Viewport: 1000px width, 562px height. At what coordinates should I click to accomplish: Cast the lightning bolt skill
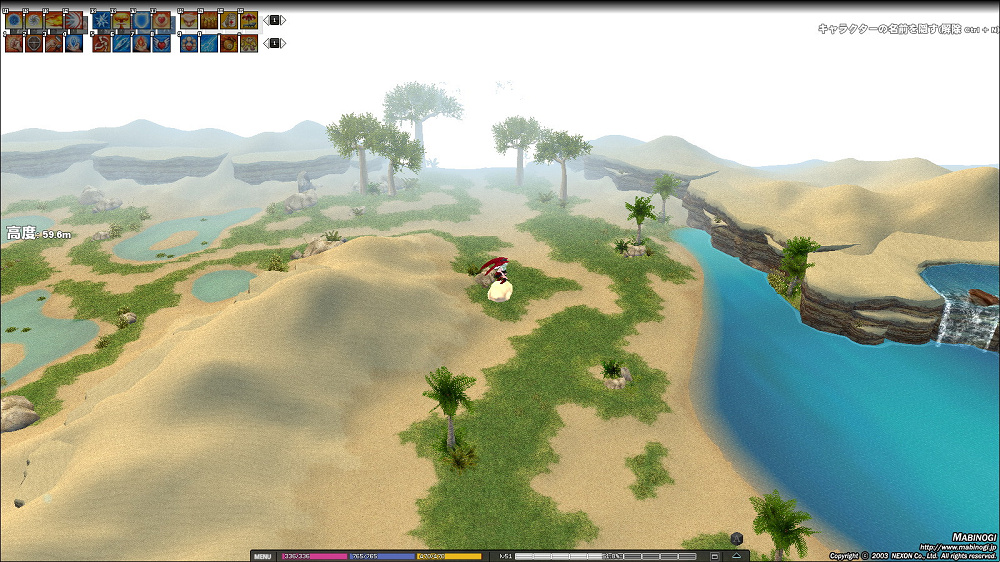209,44
